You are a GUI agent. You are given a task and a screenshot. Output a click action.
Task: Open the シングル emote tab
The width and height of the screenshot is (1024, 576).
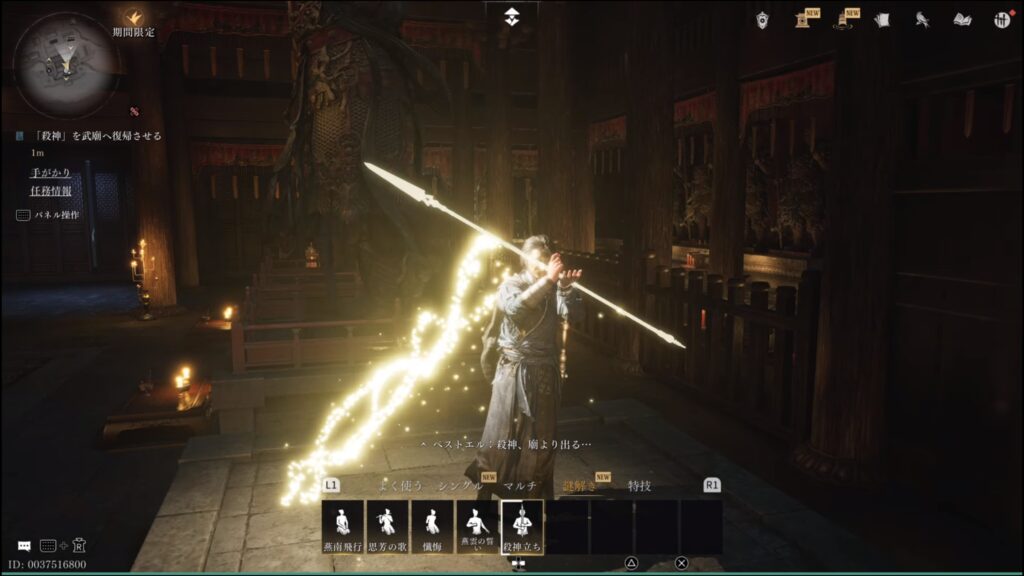pyautogui.click(x=459, y=486)
